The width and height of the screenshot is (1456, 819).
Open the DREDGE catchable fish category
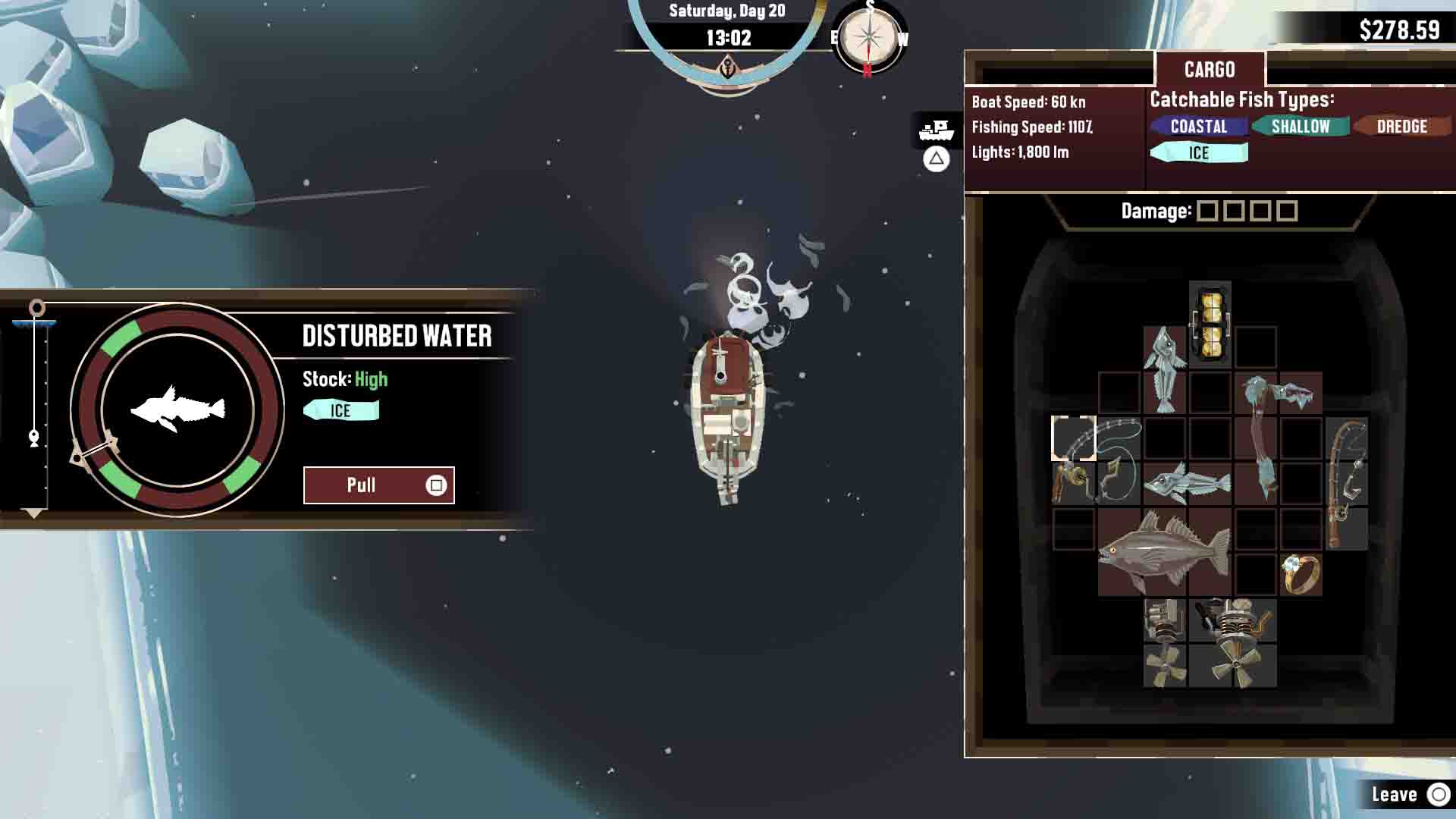point(1401,127)
